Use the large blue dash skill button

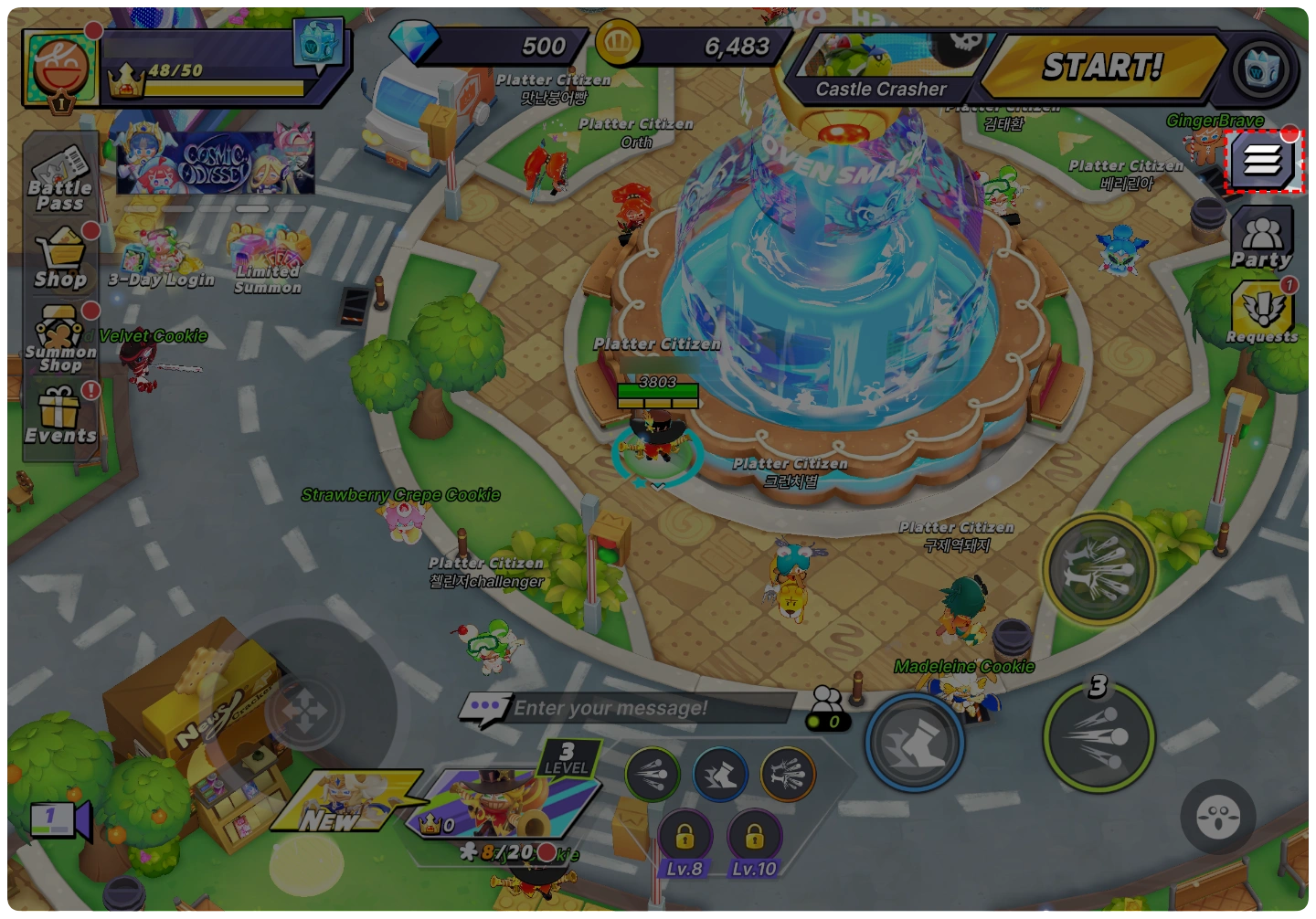tap(914, 742)
